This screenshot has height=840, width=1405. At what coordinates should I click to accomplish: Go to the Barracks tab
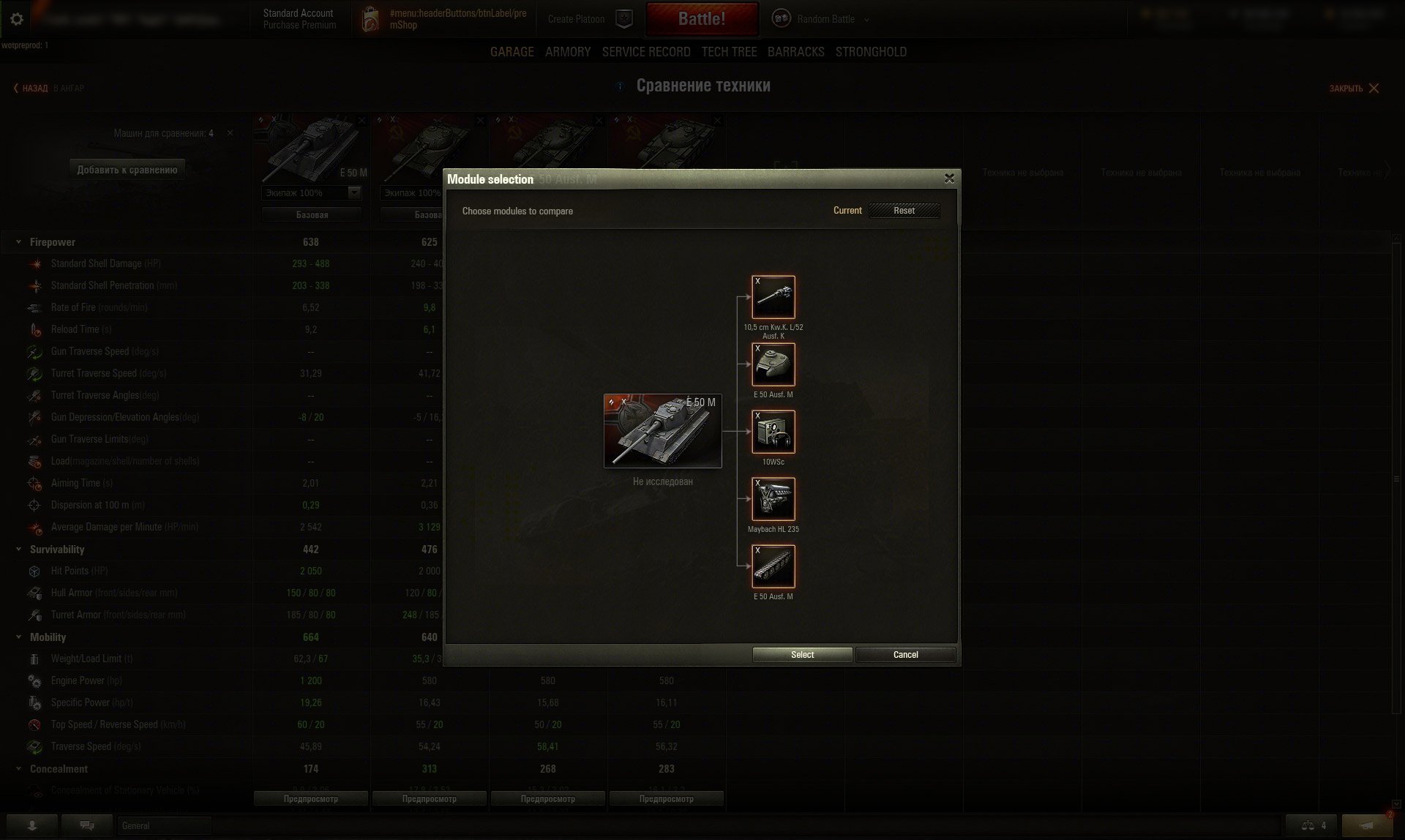point(795,52)
